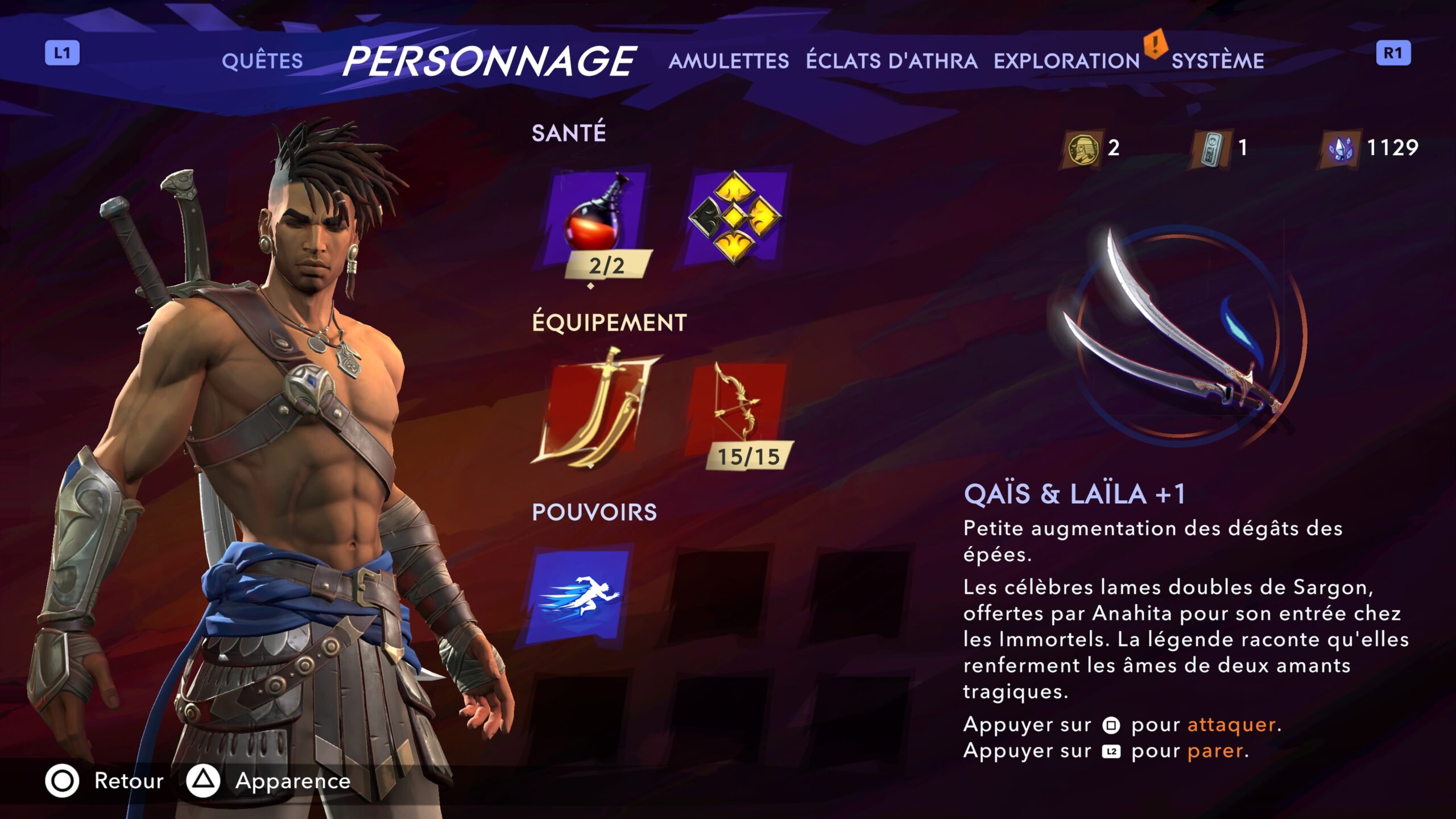Choose the golden health petals icon
The image size is (1456, 819).
735,217
